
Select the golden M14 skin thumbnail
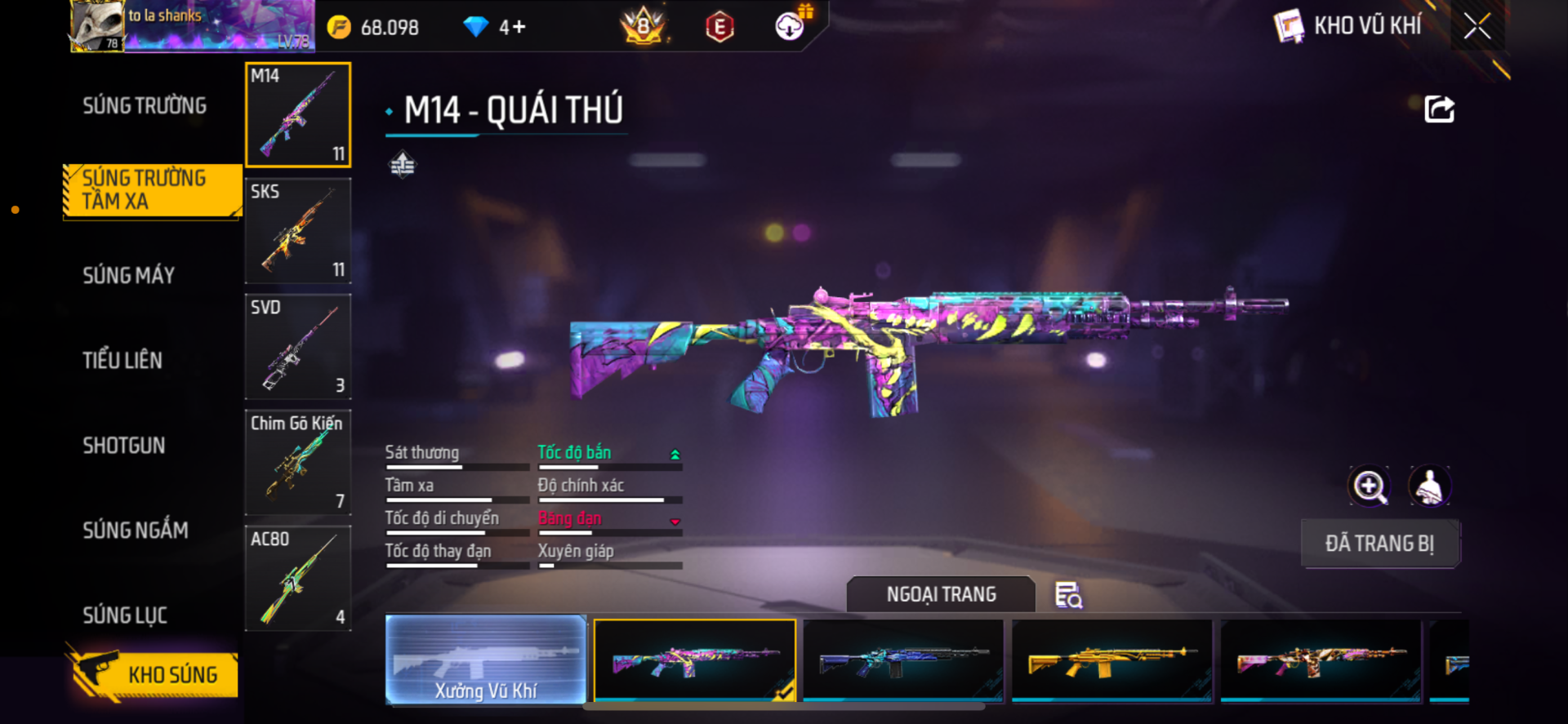1111,660
